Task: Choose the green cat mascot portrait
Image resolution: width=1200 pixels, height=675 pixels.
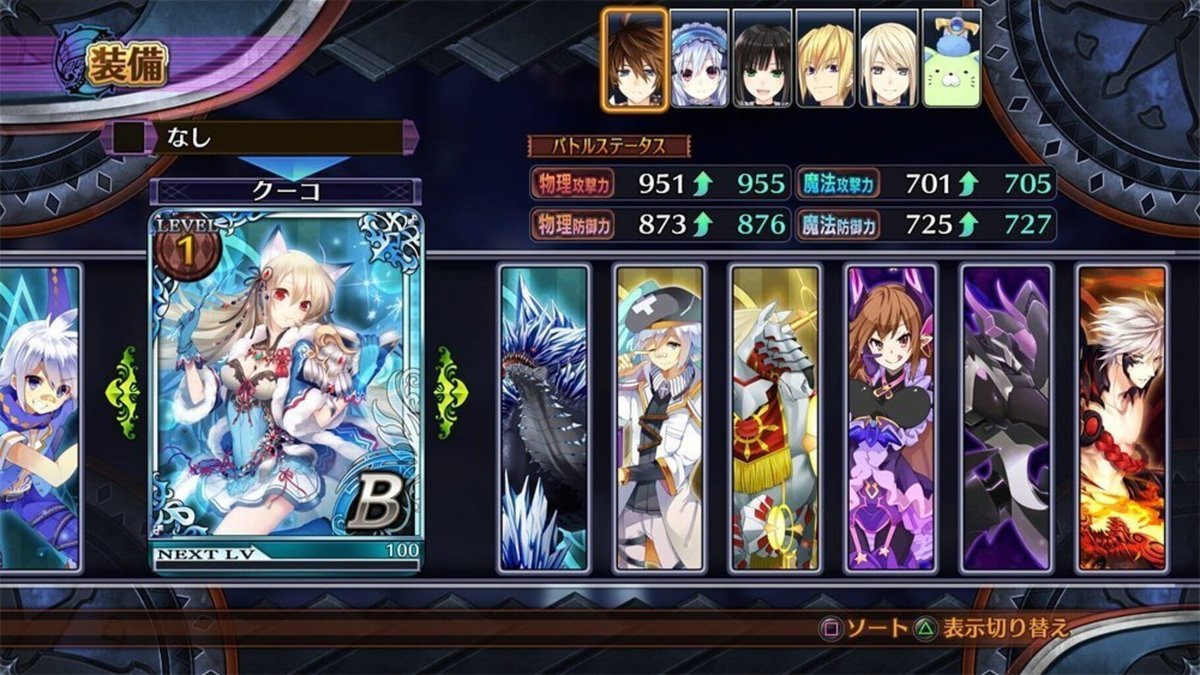Action: point(951,58)
